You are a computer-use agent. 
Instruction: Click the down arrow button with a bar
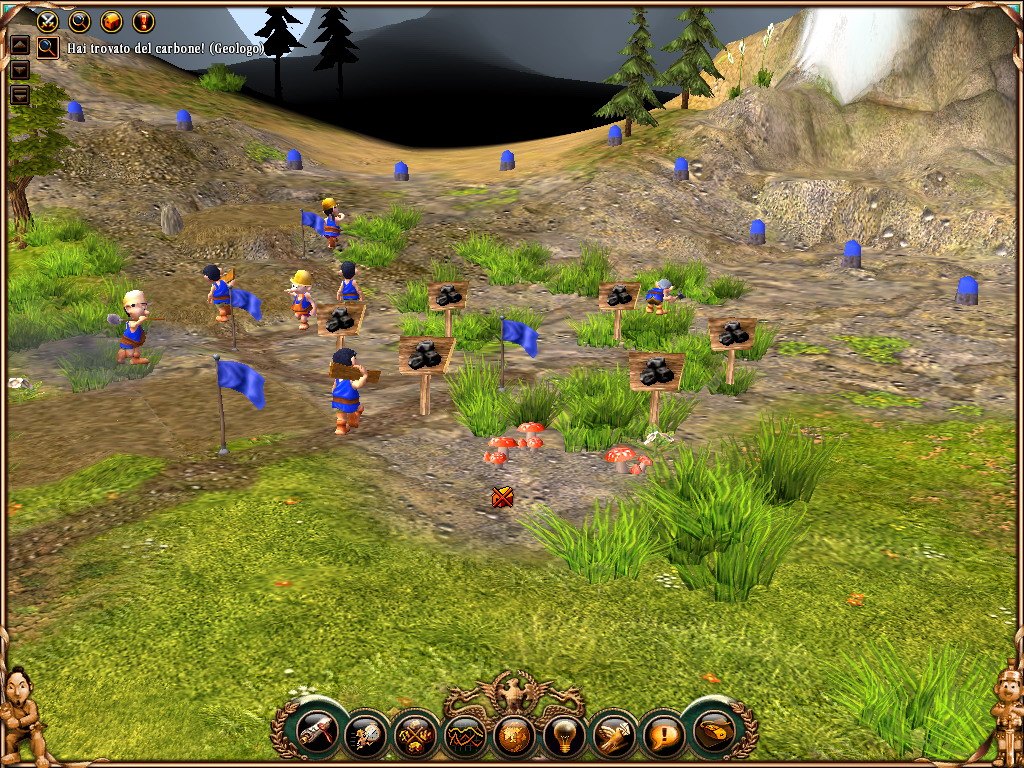pyautogui.click(x=19, y=95)
